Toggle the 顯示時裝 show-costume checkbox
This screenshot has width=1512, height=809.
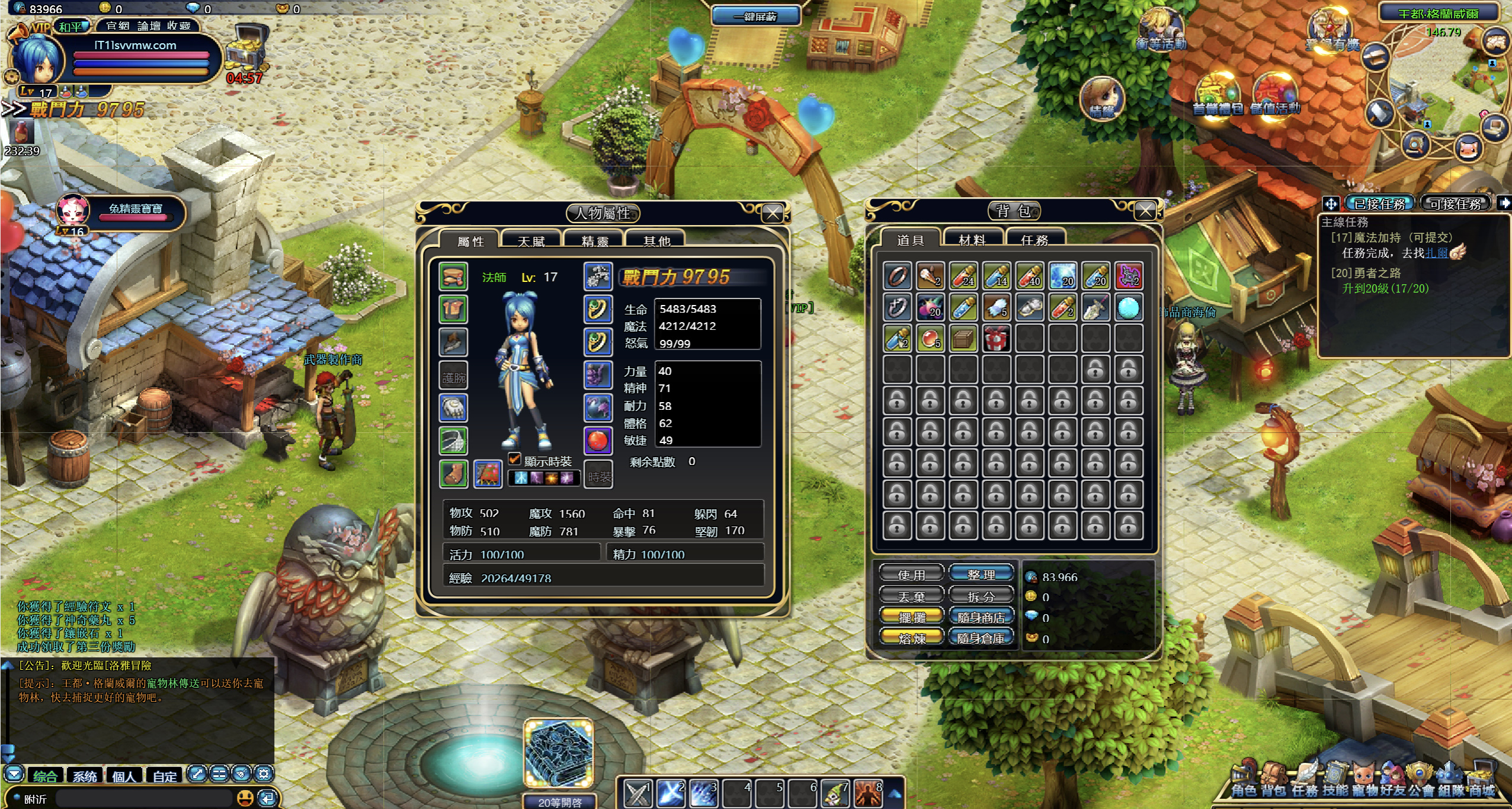pos(514,459)
